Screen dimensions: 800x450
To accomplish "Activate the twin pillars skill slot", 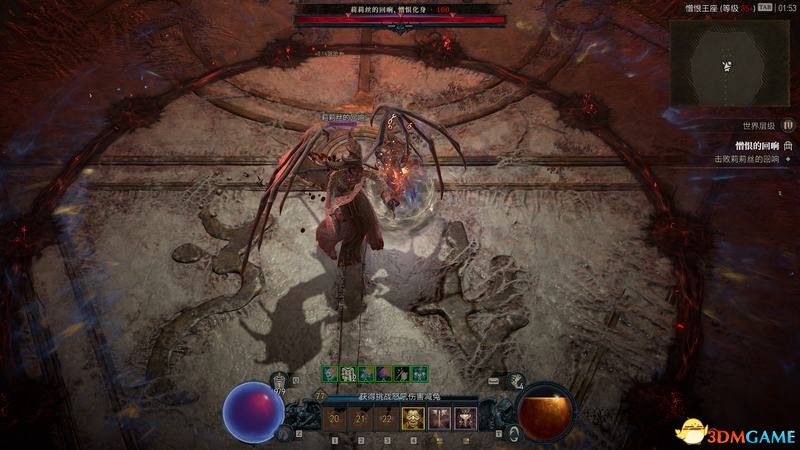I will (x=438, y=420).
